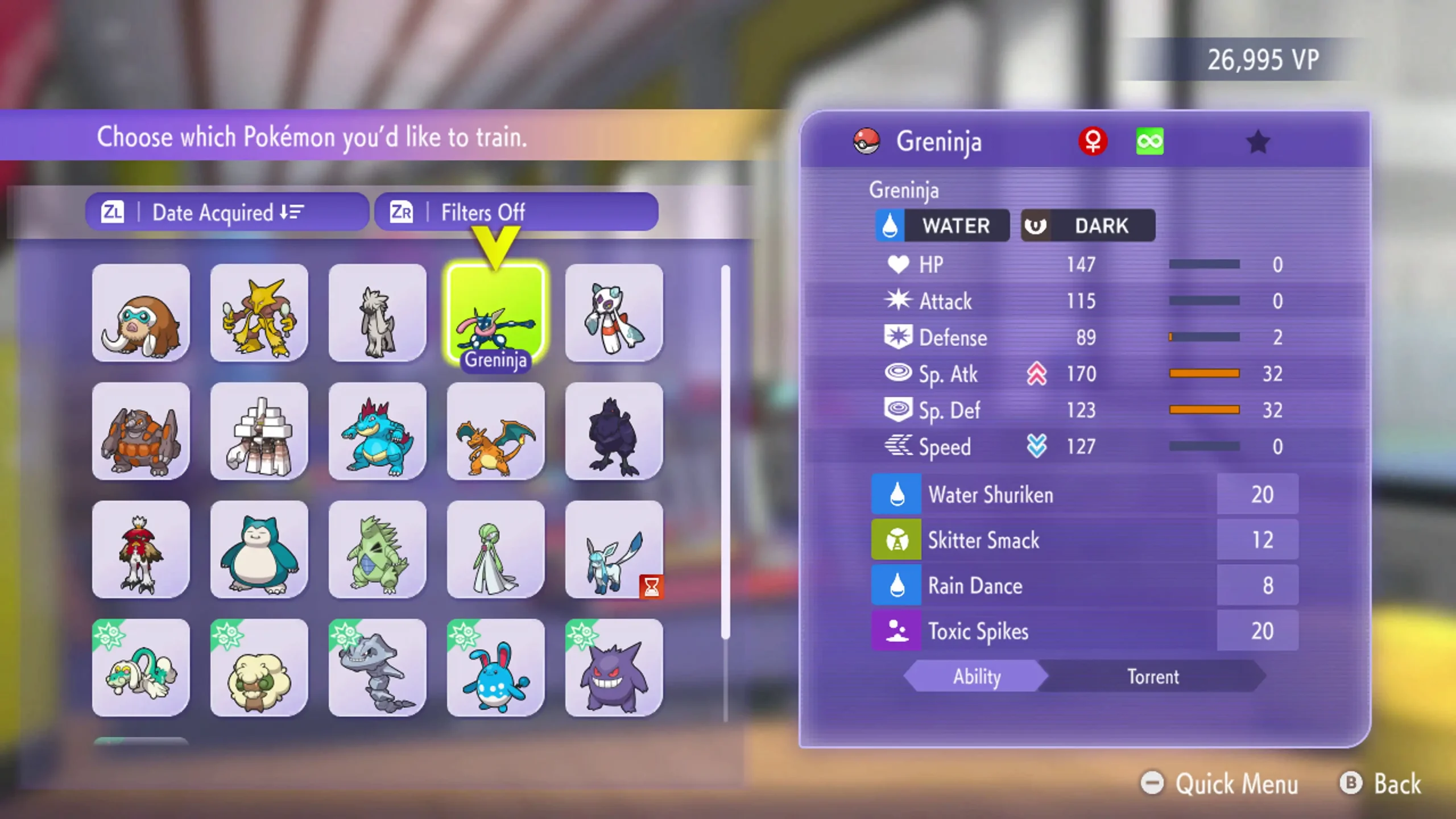
Task: Click the Toxic Spikes move icon
Action: point(896,631)
